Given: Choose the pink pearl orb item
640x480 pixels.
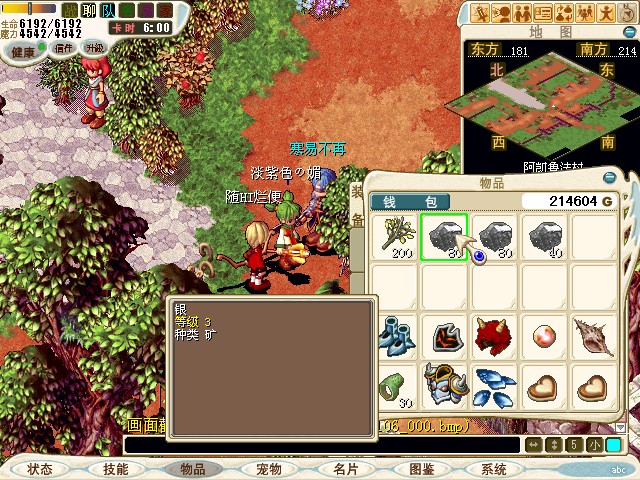Looking at the screenshot, I should (x=544, y=337).
